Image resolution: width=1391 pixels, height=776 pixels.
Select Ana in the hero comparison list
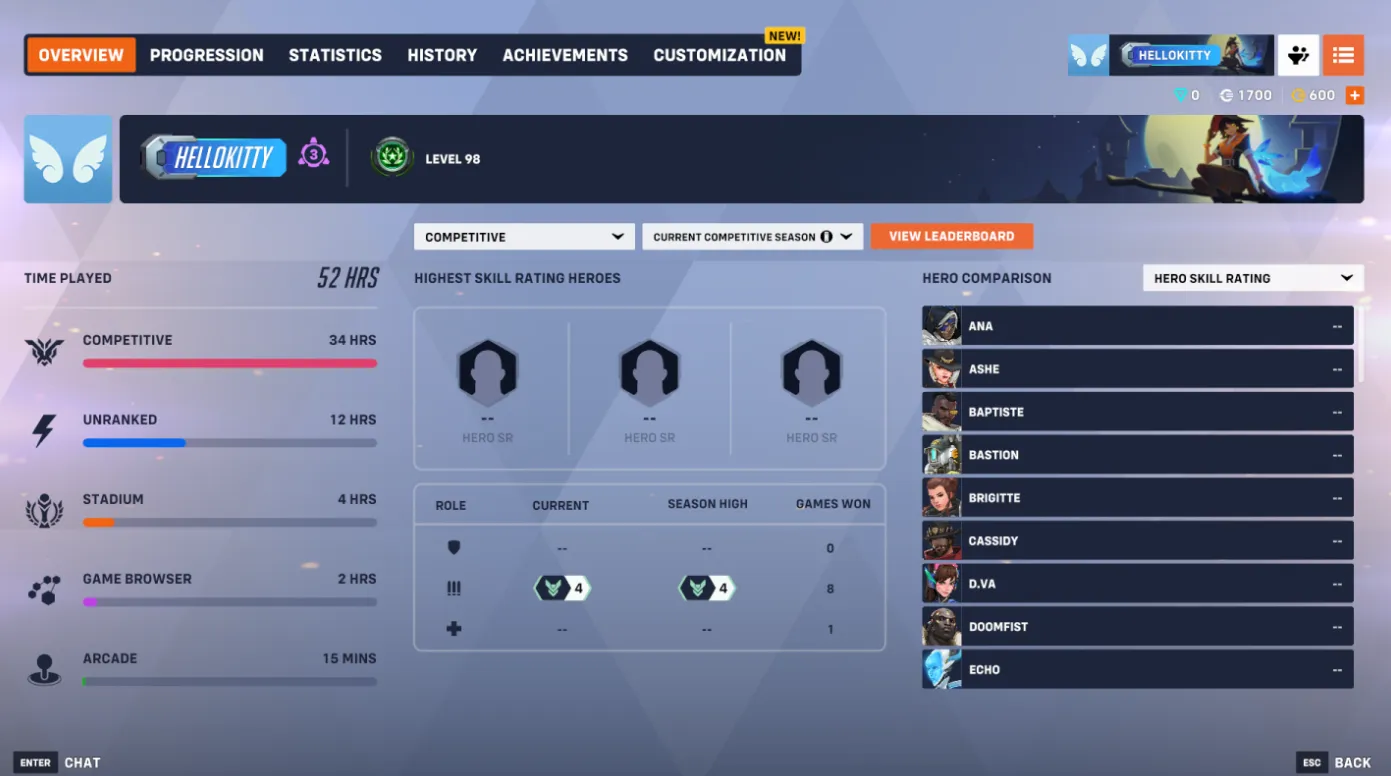(x=1137, y=325)
